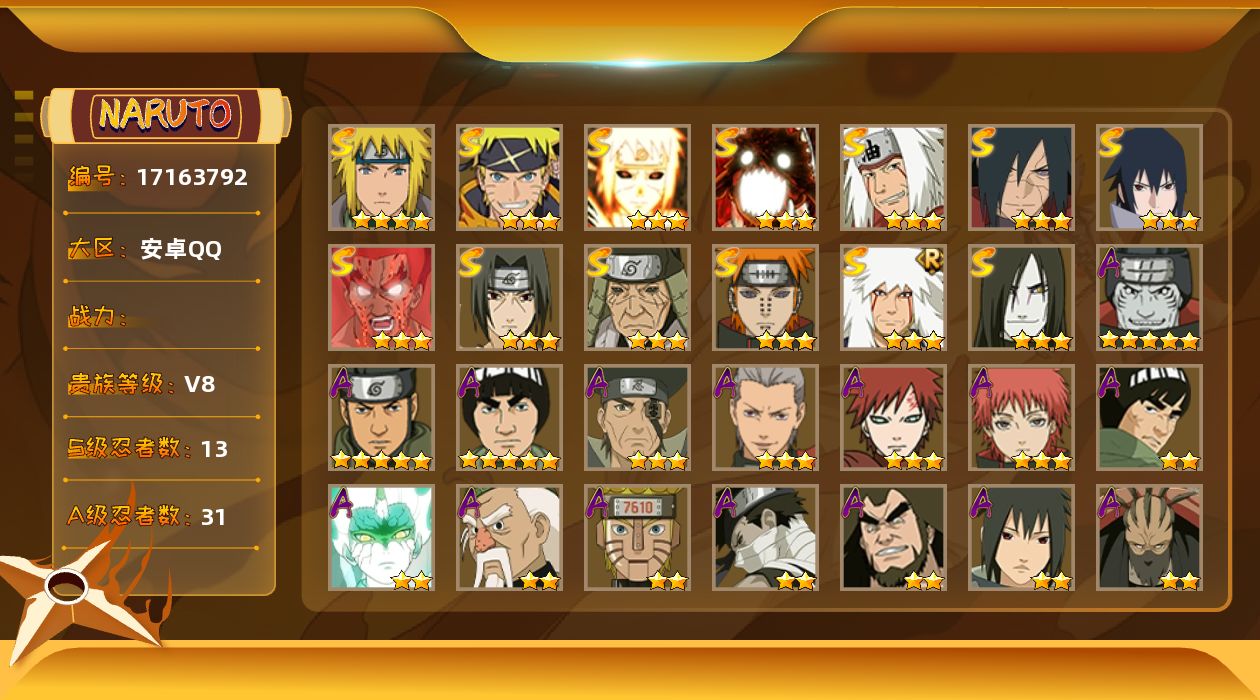Select the Madara Uchiha portrait

point(1021,177)
